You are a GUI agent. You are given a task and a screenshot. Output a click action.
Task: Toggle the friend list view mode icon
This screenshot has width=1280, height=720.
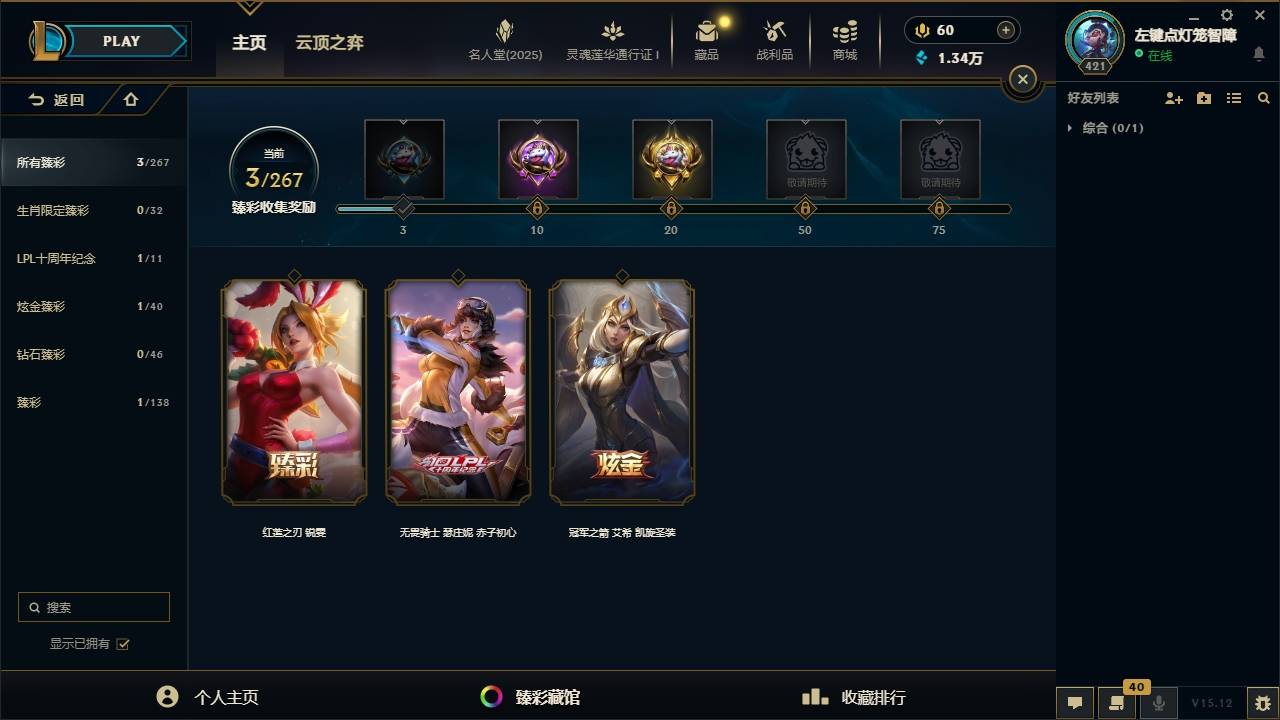1234,98
